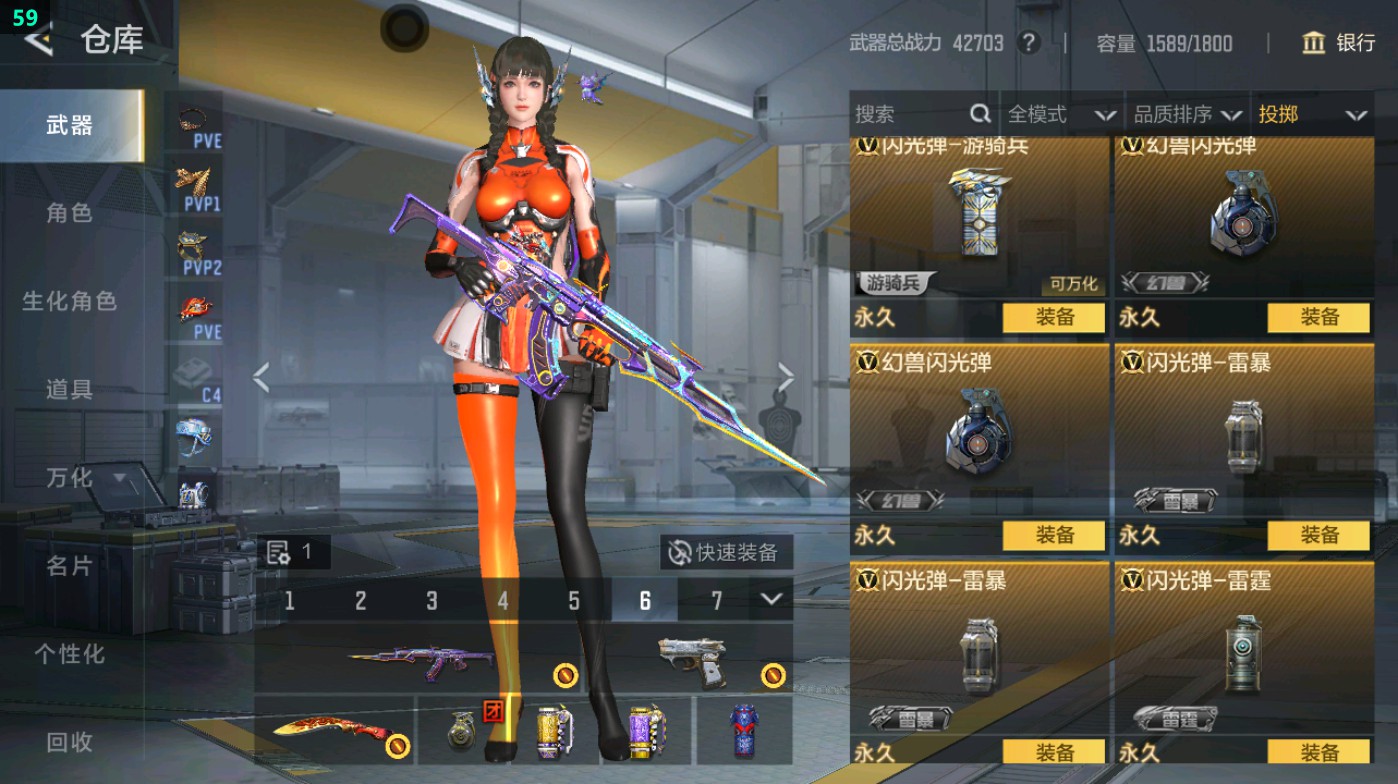Image resolution: width=1398 pixels, height=784 pixels.
Task: Click the 搜索 search field
Action: click(x=910, y=115)
